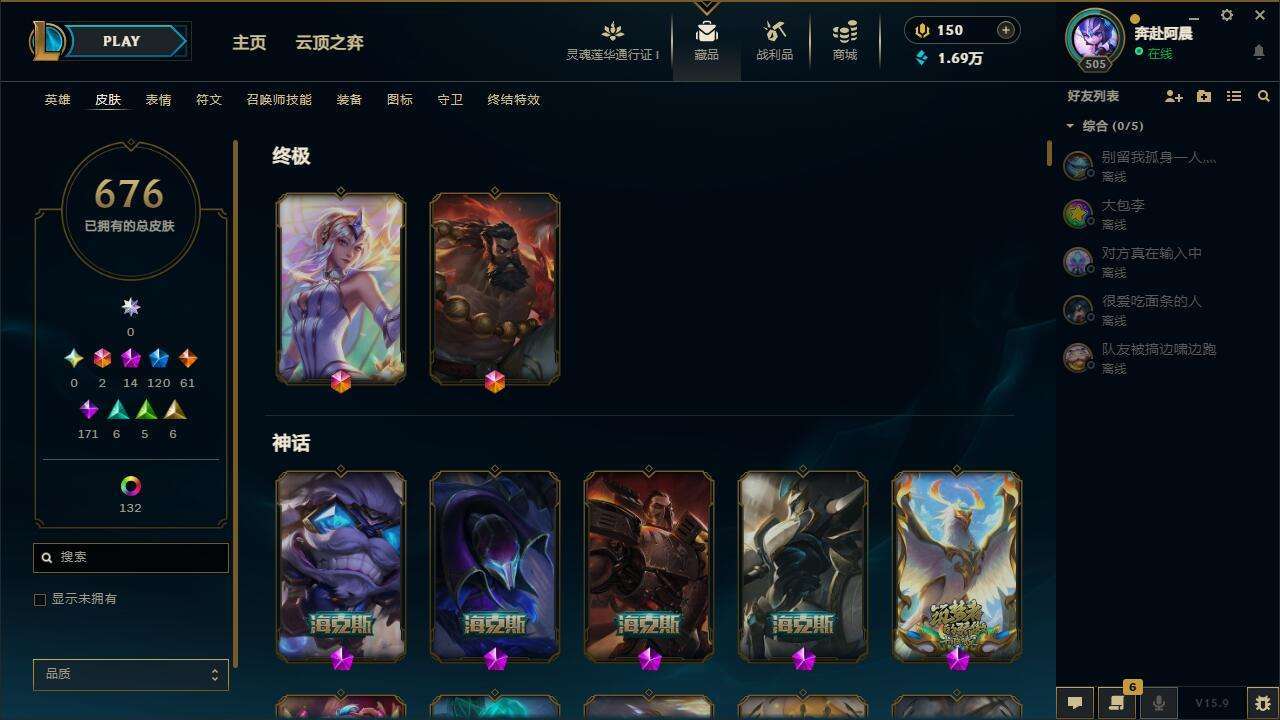This screenshot has height=720, width=1280.
Task: Click the PLAY button
Action: [121, 41]
